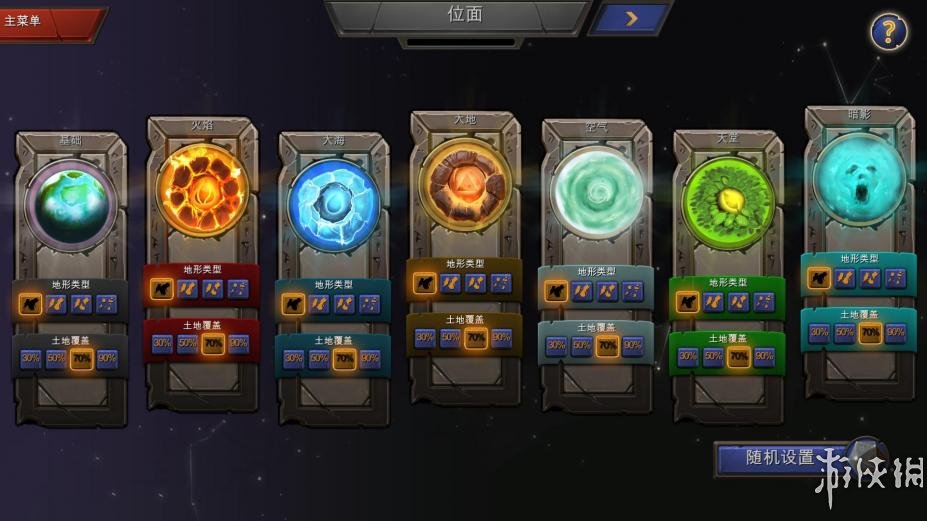
Task: Select the last terrain type for 暗影
Action: pyautogui.click(x=895, y=278)
